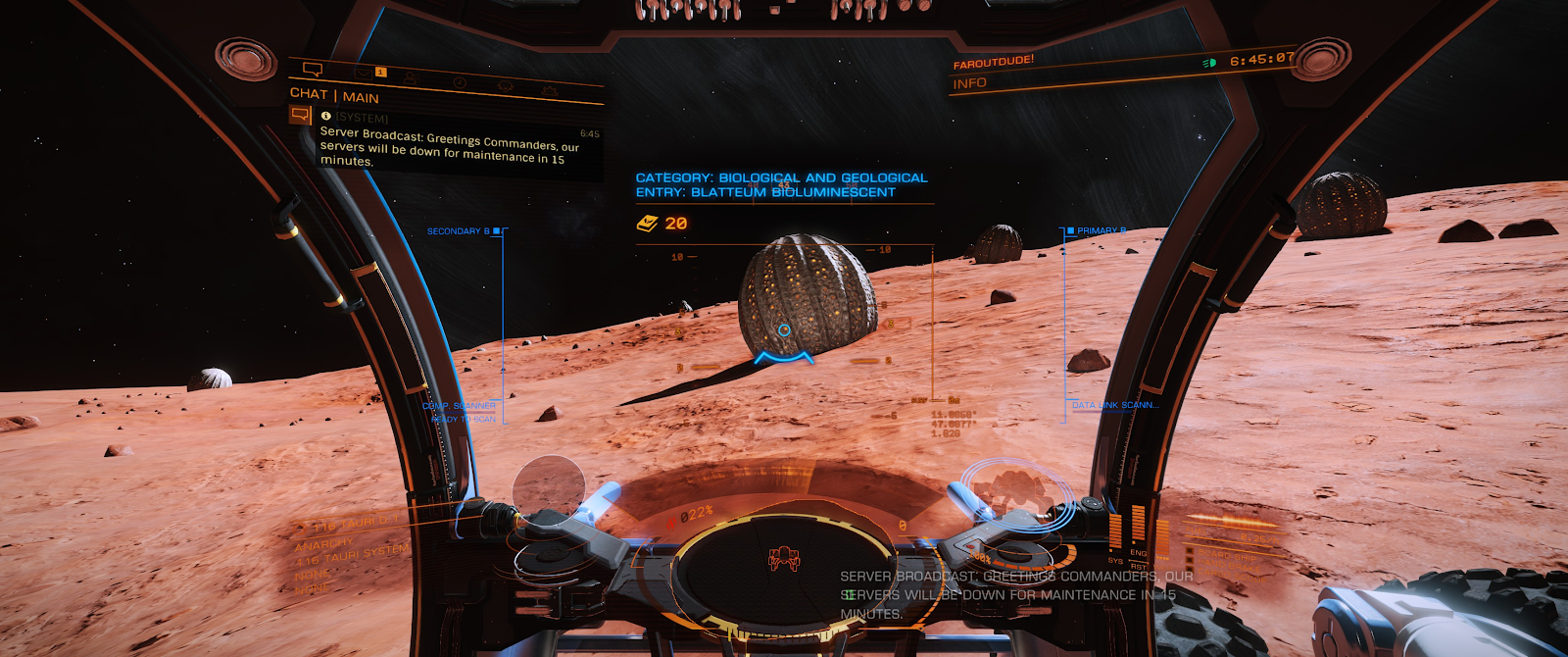Open the squadron emblem tab
This screenshot has height=657, width=1568.
tap(506, 86)
